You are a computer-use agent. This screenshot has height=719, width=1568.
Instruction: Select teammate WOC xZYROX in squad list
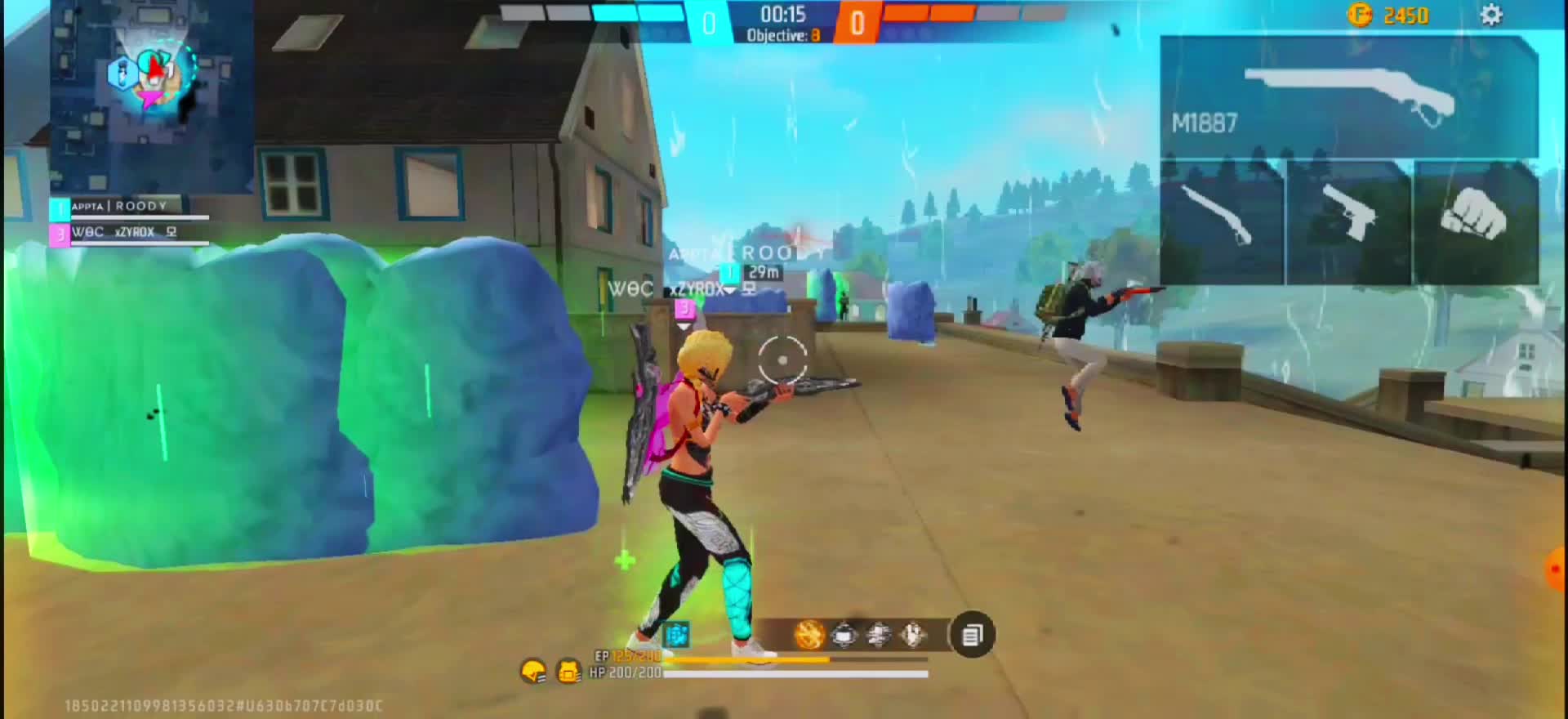128,233
